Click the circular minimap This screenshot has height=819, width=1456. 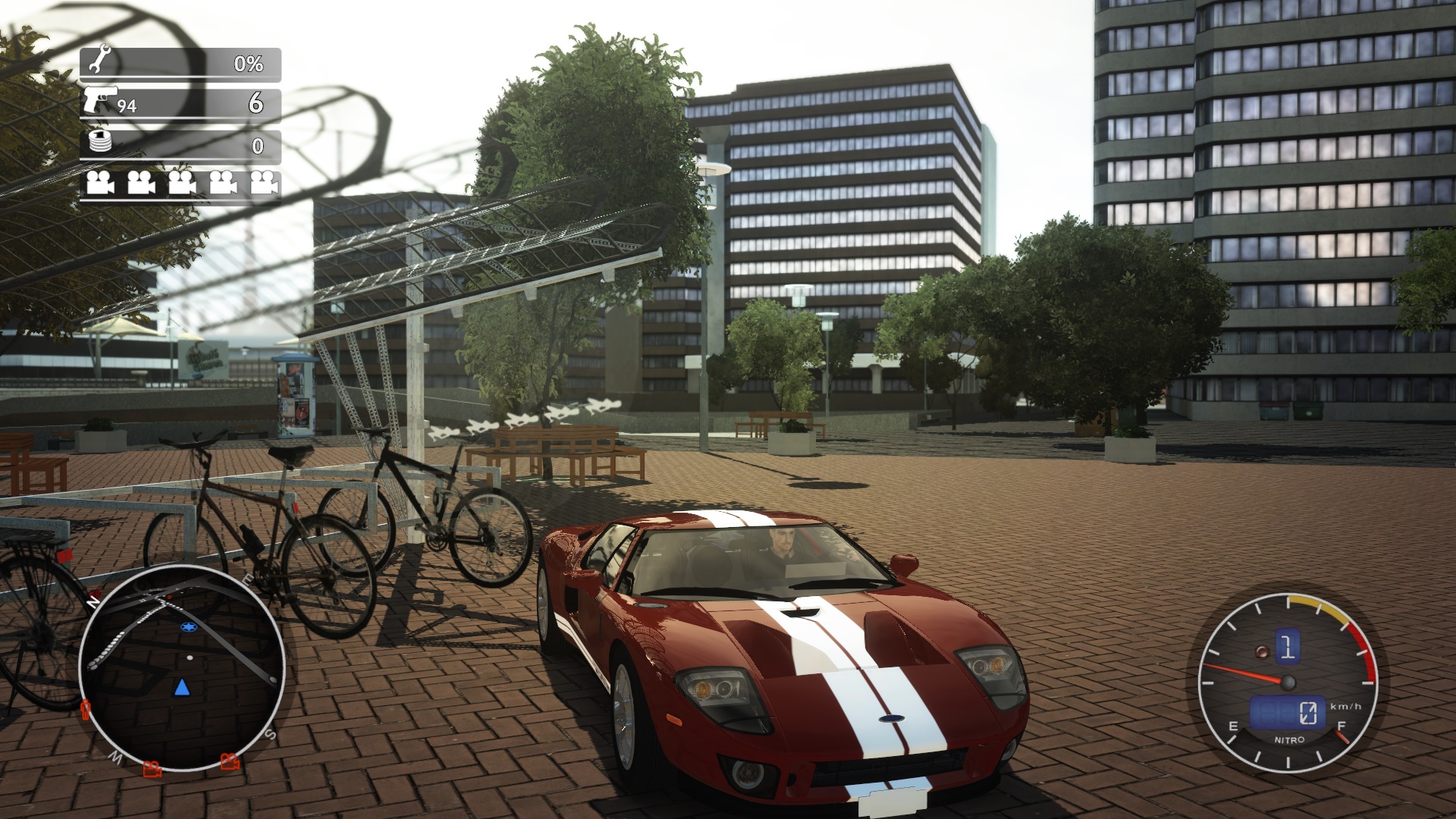pos(182,669)
